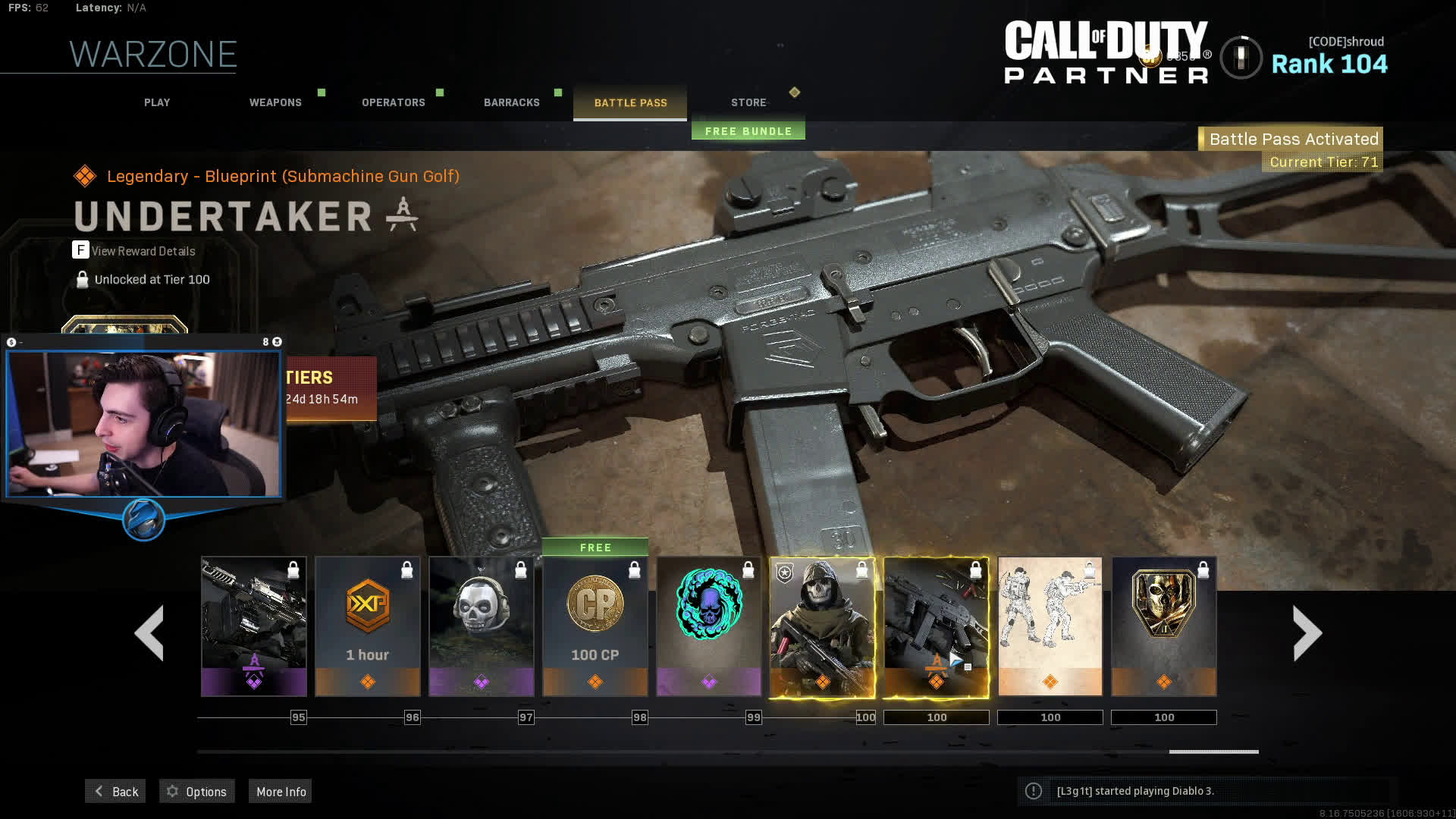Open the Weapons tab
This screenshot has width=1456, height=819.
click(x=275, y=102)
